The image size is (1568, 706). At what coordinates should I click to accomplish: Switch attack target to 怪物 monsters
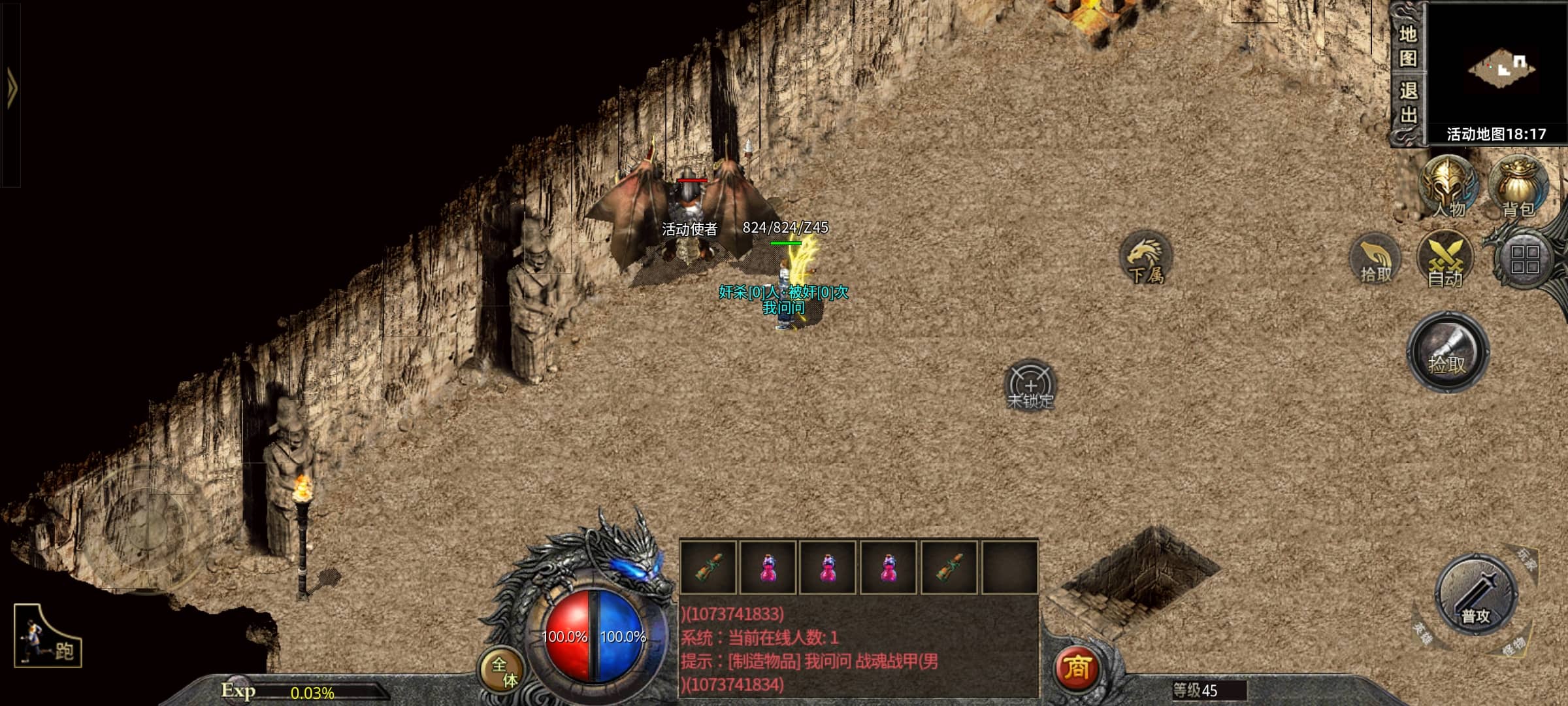[x=1512, y=647]
